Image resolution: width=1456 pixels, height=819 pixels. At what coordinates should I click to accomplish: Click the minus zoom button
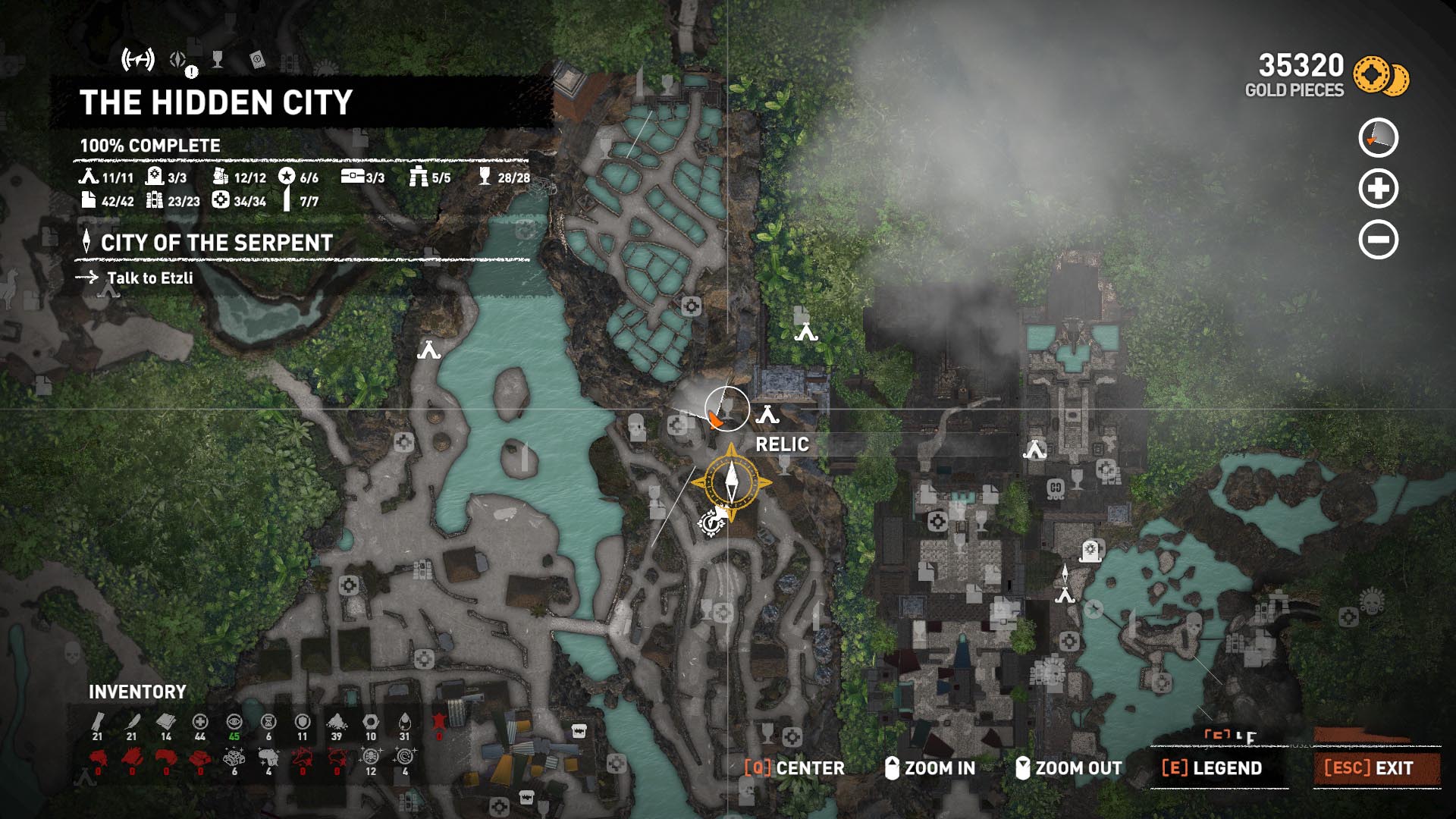pos(1378,240)
